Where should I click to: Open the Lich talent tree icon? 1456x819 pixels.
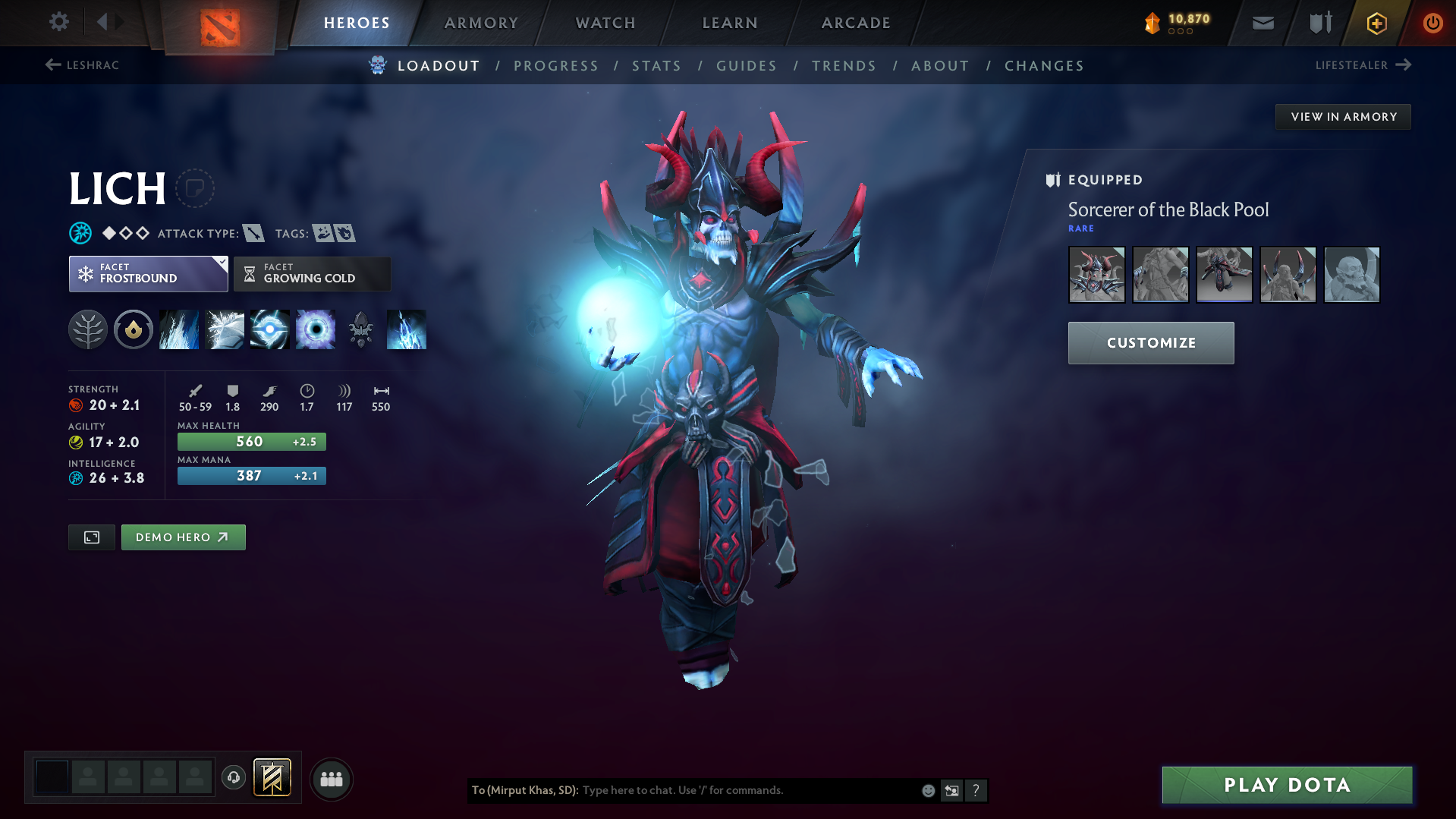point(88,329)
